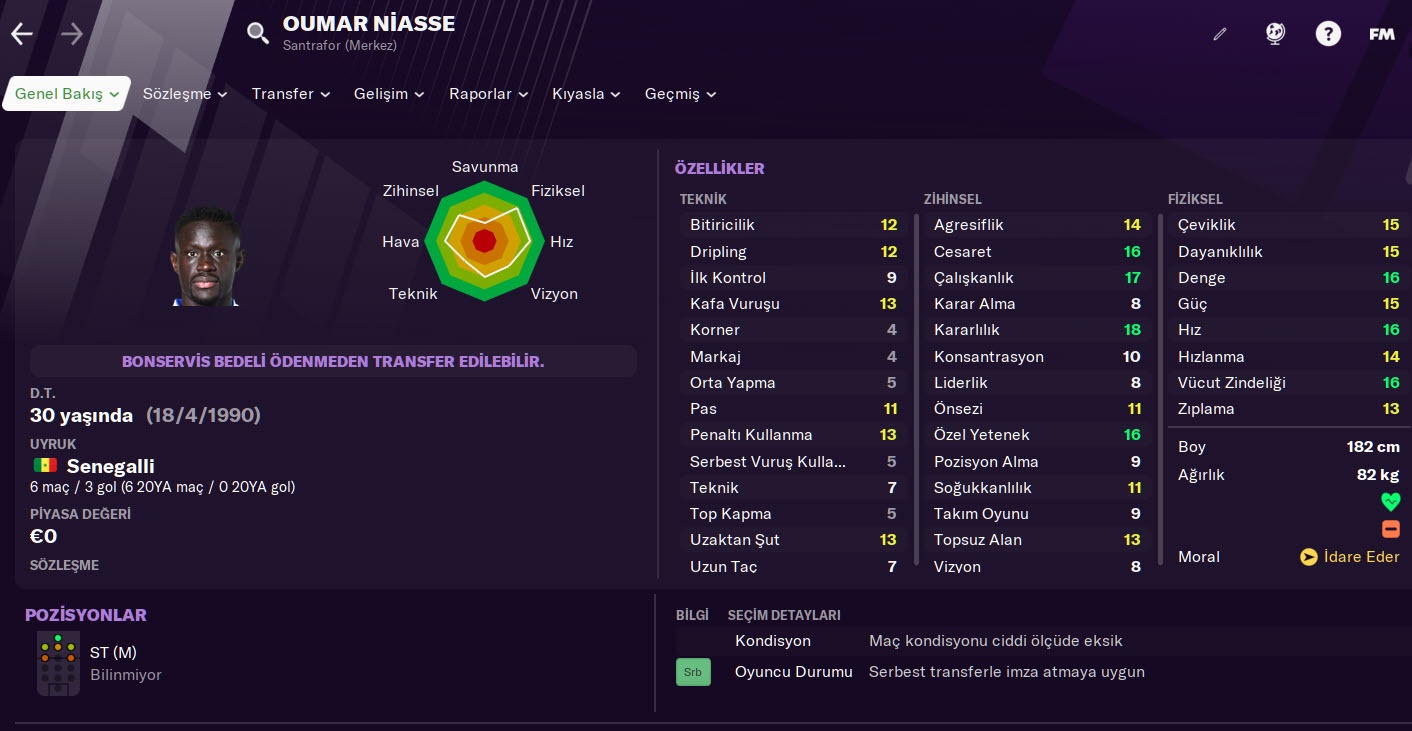The image size is (1412, 731).
Task: Click the pencil edit icon
Action: (x=1219, y=34)
